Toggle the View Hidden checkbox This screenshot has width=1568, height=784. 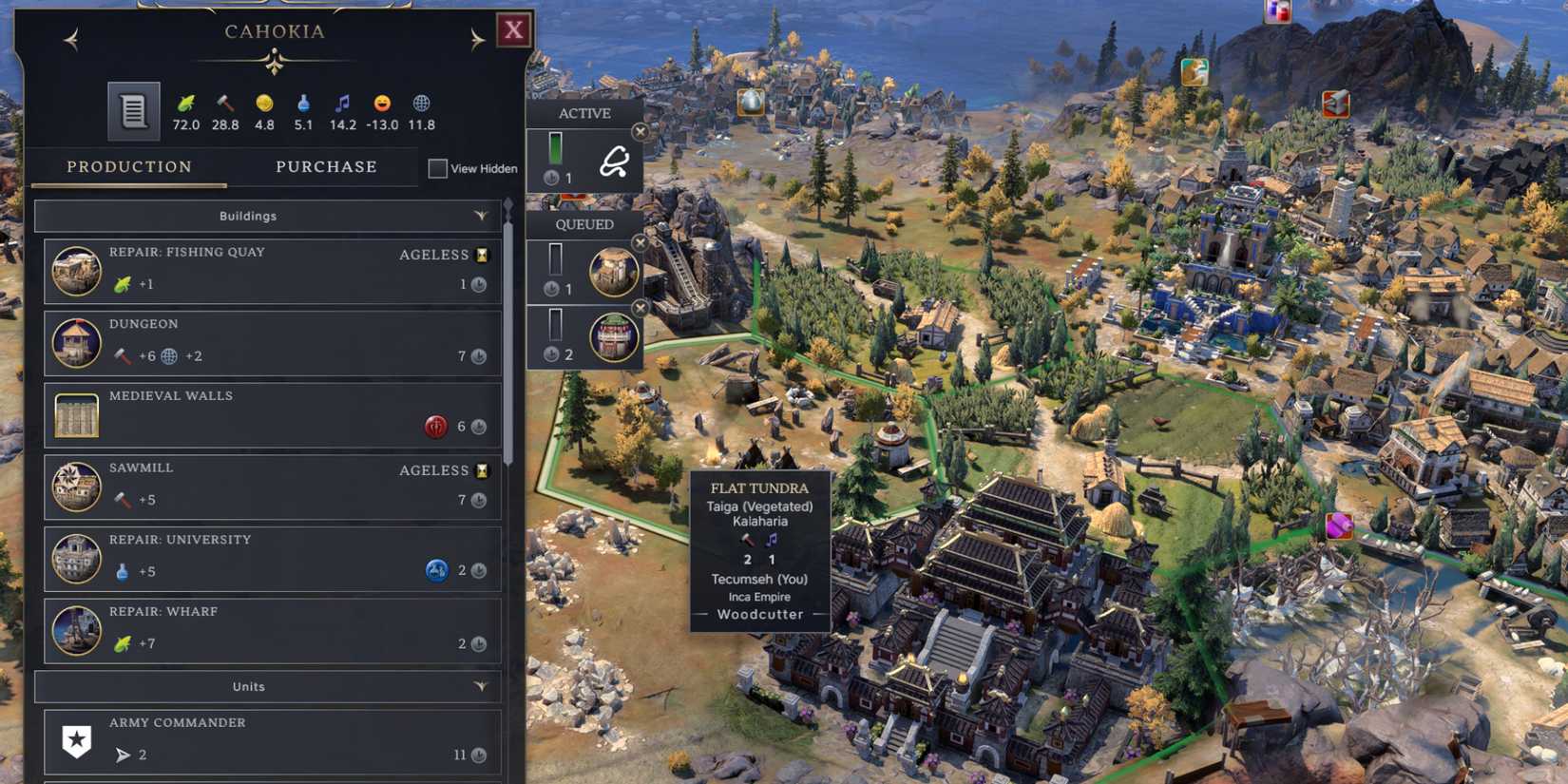pyautogui.click(x=438, y=168)
